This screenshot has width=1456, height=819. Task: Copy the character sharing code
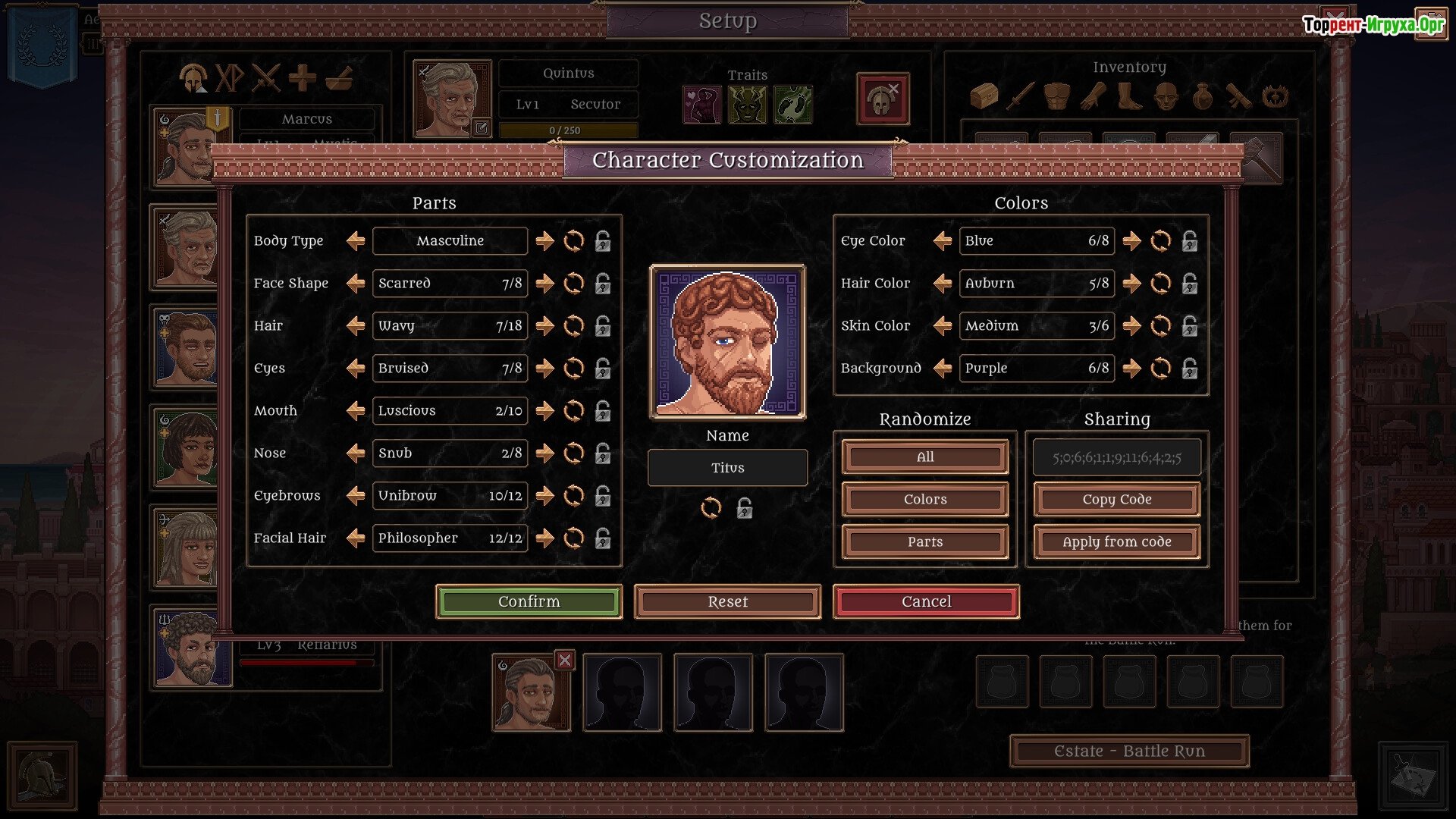tap(1116, 499)
